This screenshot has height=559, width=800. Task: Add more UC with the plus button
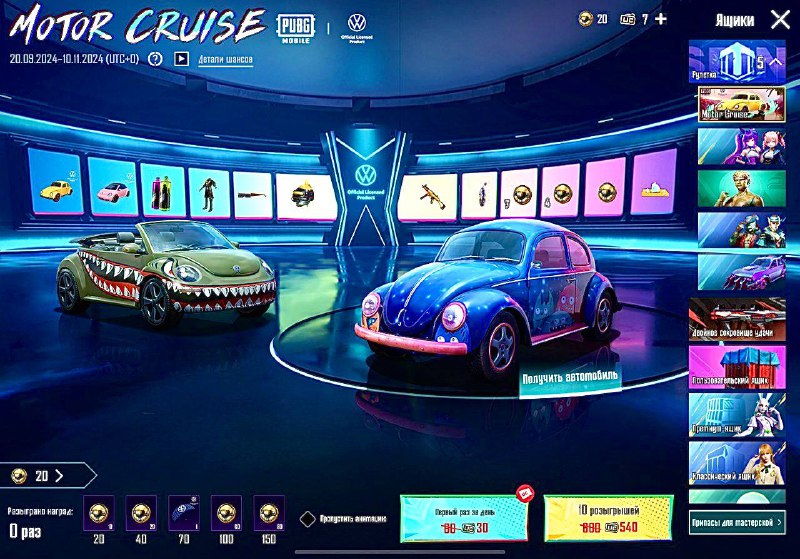point(660,19)
